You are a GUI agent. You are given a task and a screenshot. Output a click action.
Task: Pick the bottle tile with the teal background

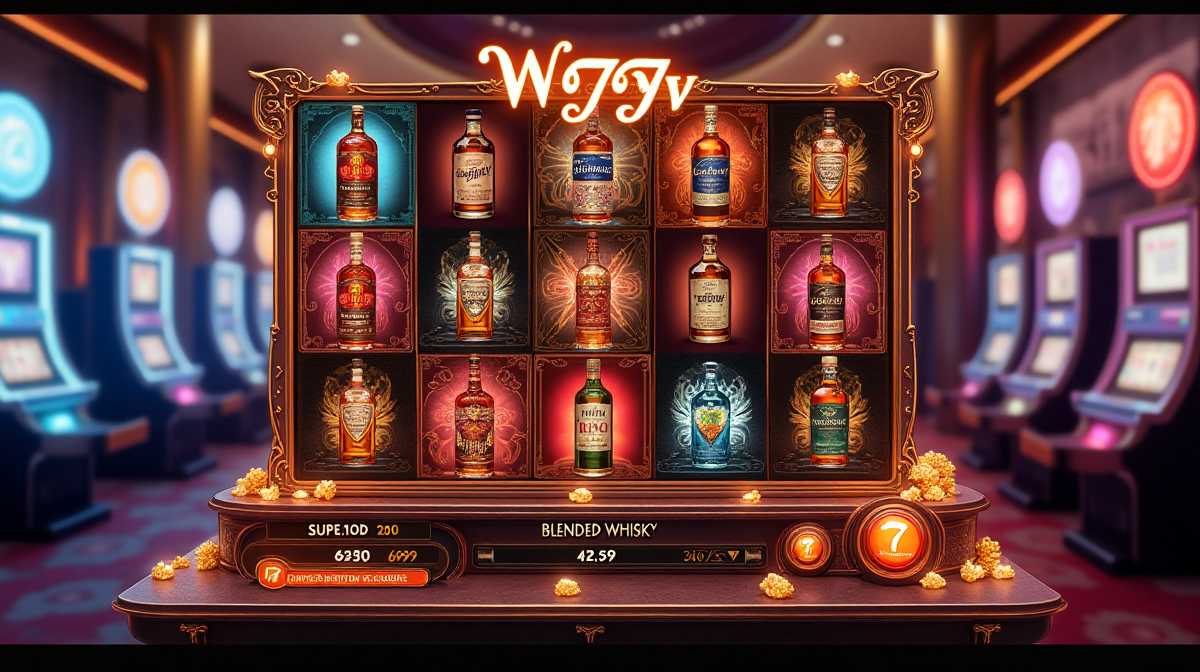(357, 164)
